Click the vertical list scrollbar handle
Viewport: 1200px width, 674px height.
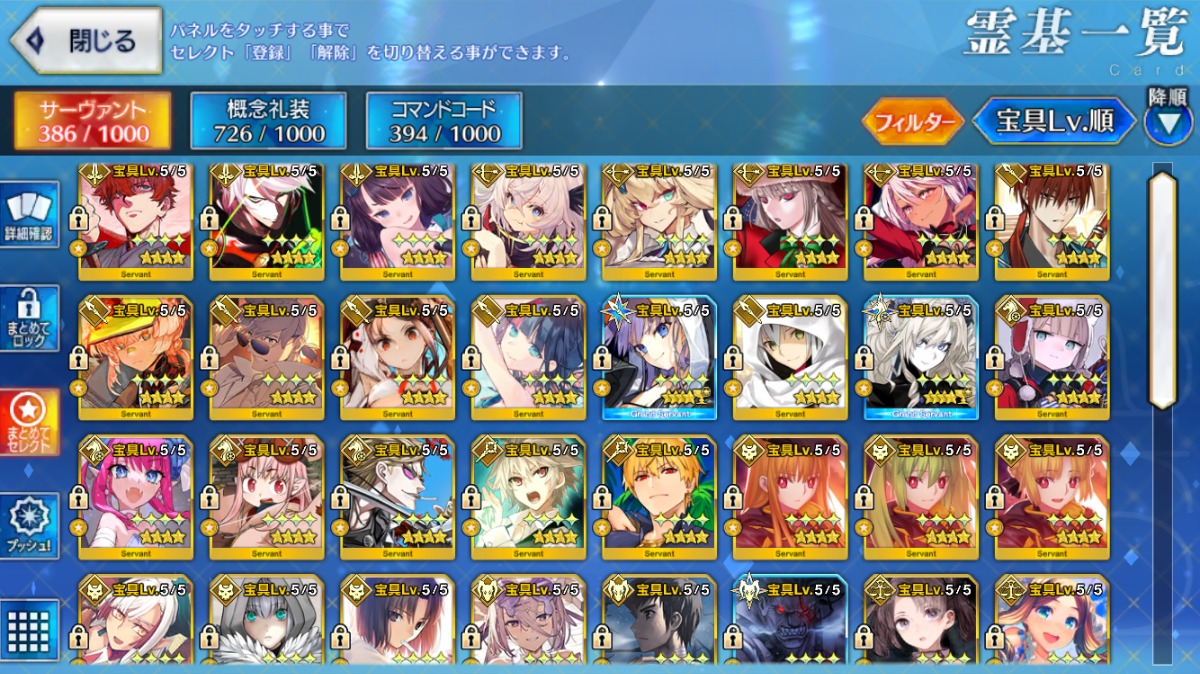(x=1161, y=290)
